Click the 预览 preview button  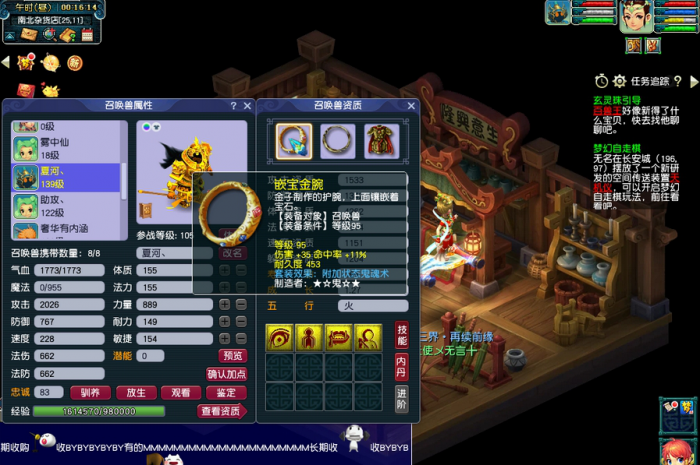coord(232,356)
